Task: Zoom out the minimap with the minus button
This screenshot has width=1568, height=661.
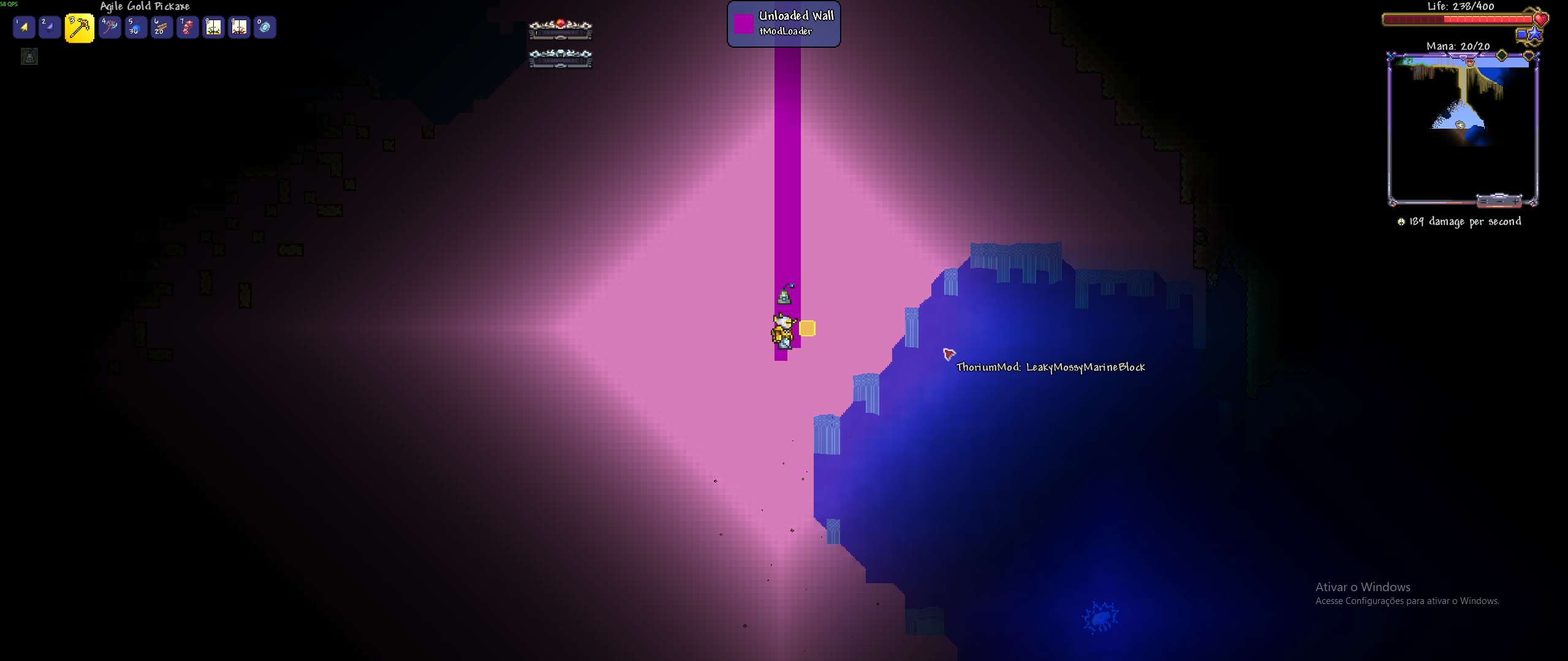Action: (x=1499, y=201)
